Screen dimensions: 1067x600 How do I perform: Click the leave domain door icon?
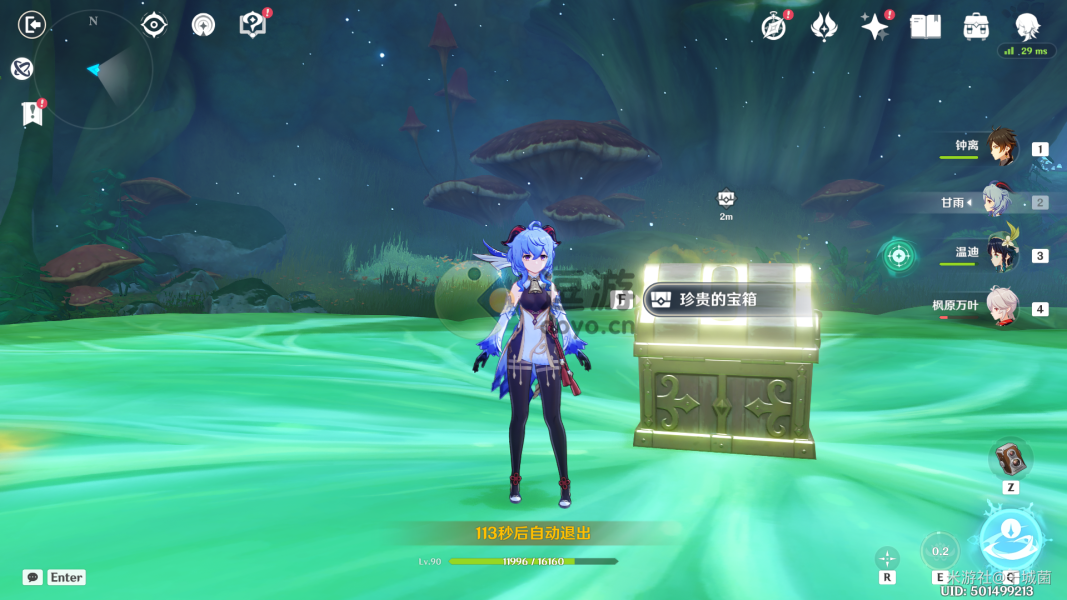tap(32, 24)
